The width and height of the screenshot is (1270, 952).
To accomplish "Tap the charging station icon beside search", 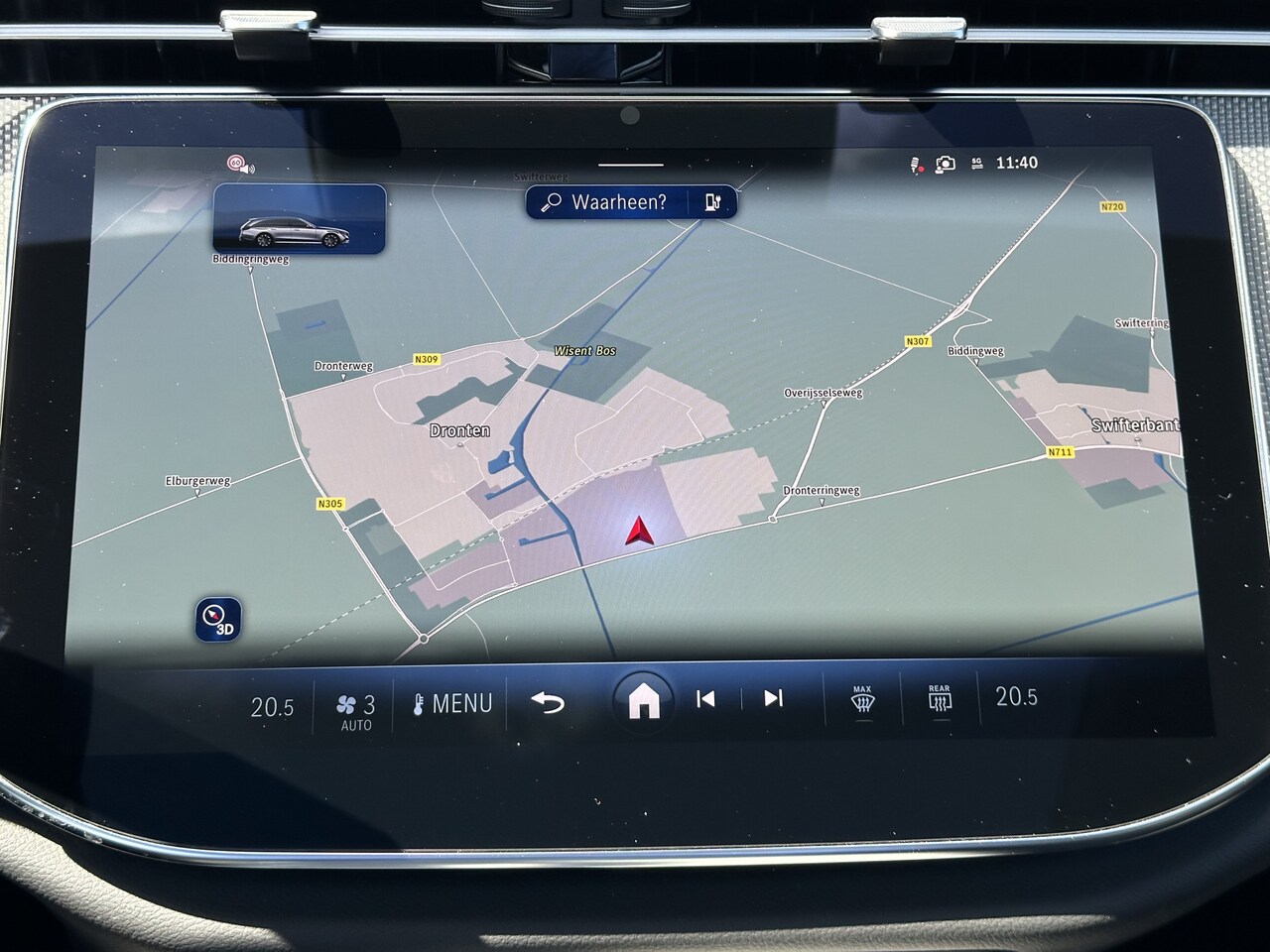I will click(x=714, y=202).
